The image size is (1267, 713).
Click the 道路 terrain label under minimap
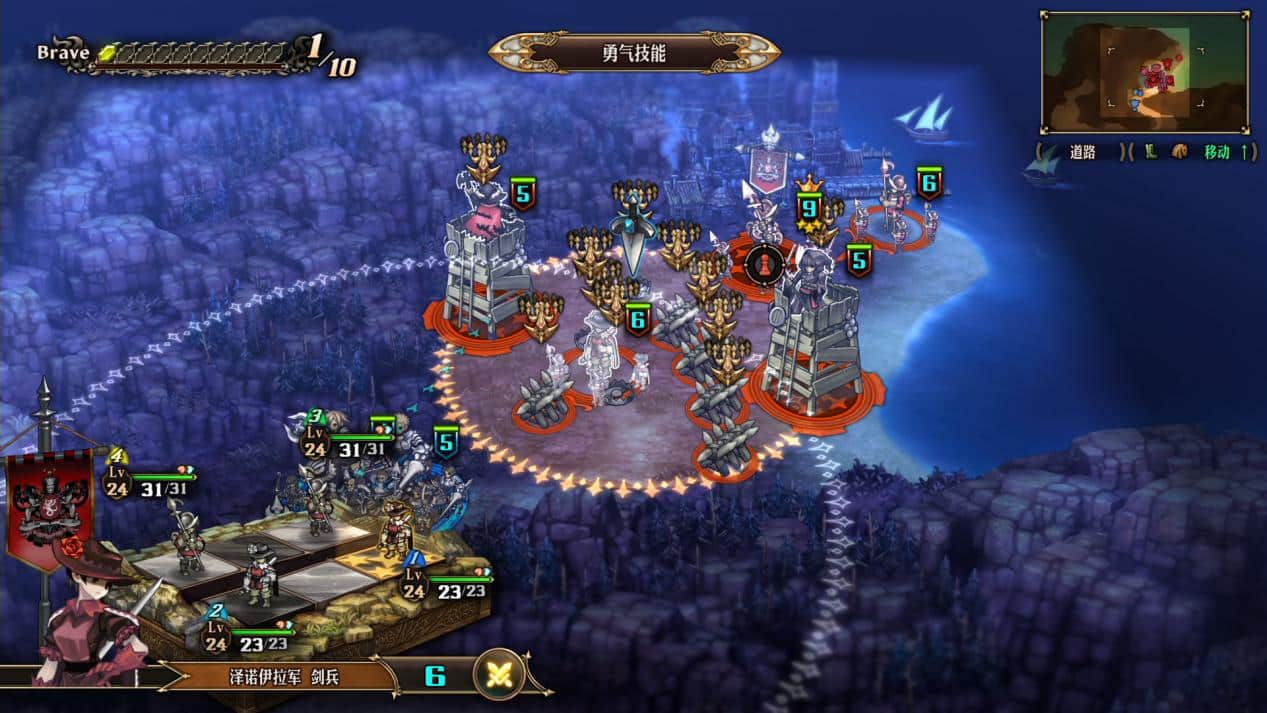point(1083,152)
